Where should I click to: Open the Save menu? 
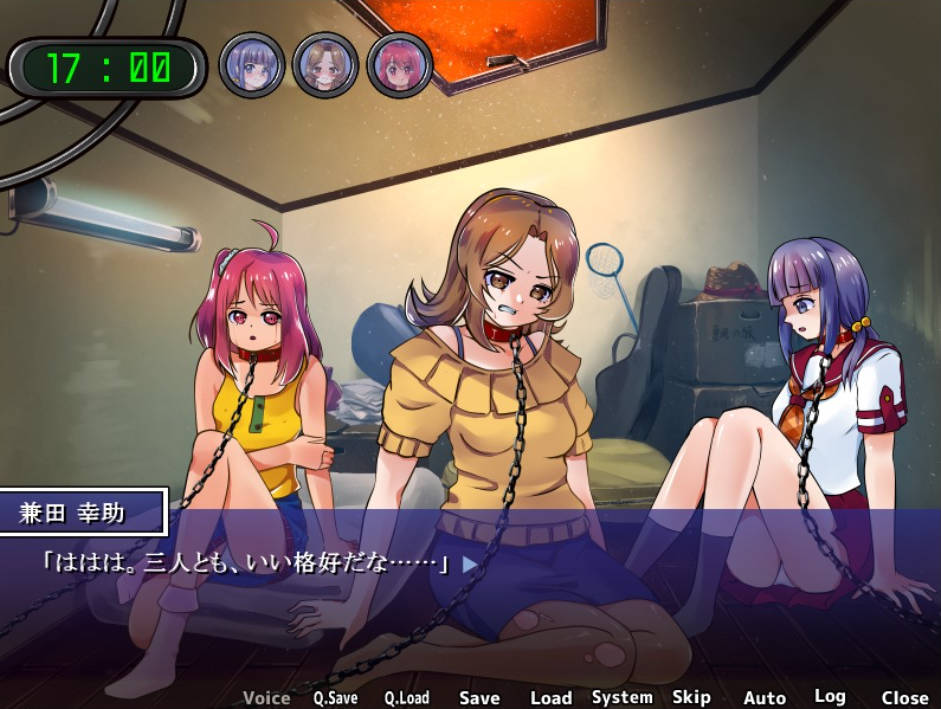pos(479,698)
